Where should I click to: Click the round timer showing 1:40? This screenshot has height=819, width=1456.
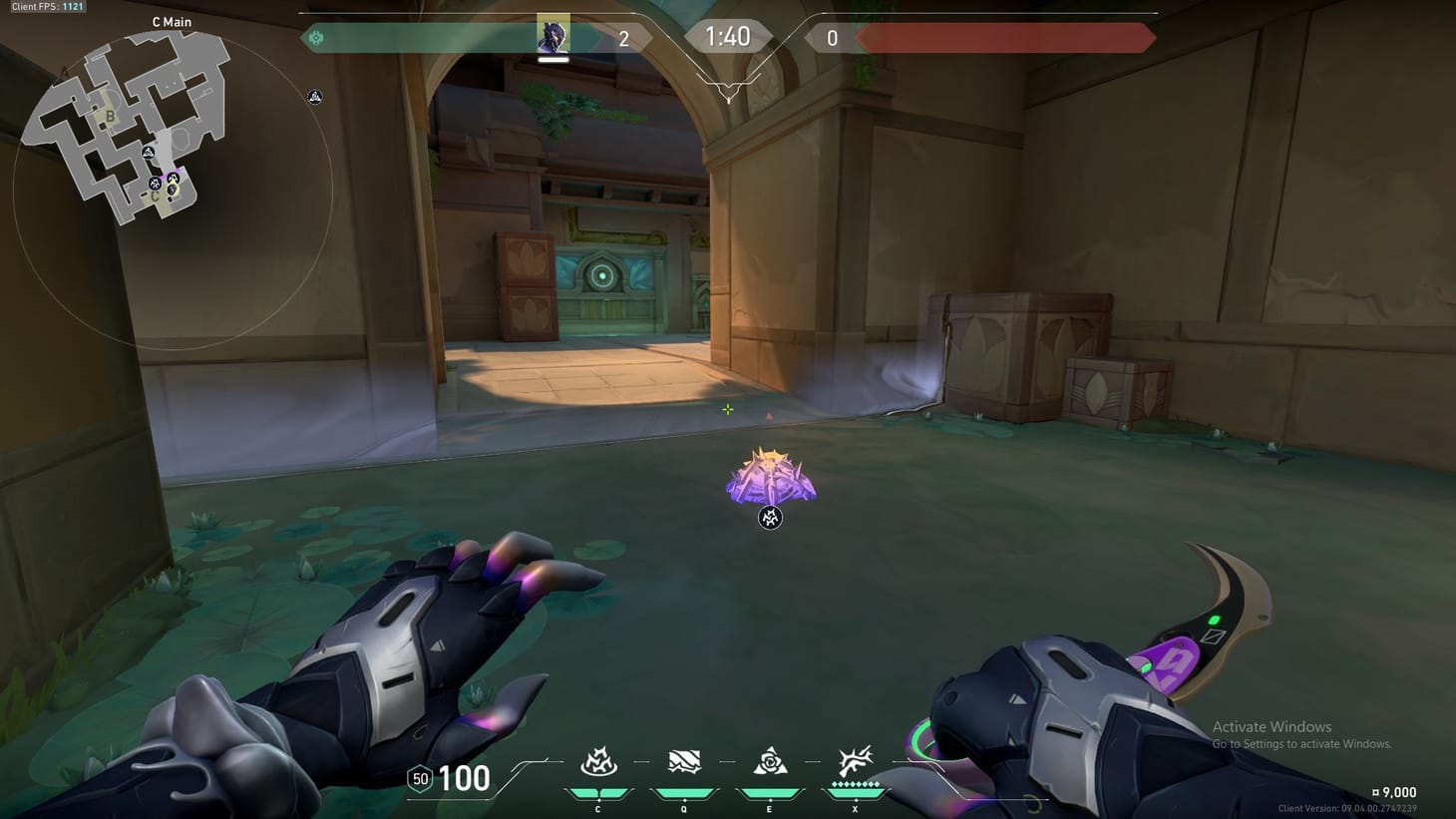pos(729,36)
